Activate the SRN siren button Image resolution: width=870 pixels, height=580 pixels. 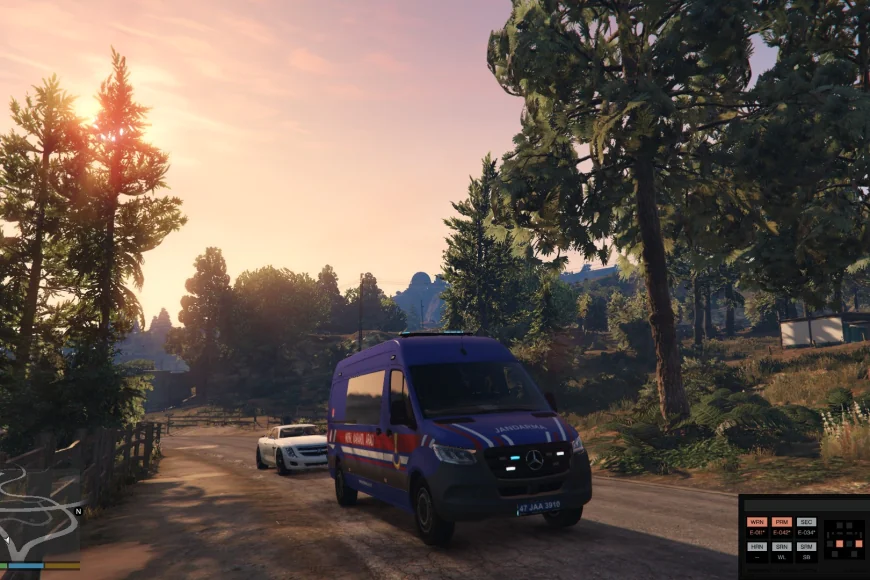pos(782,546)
